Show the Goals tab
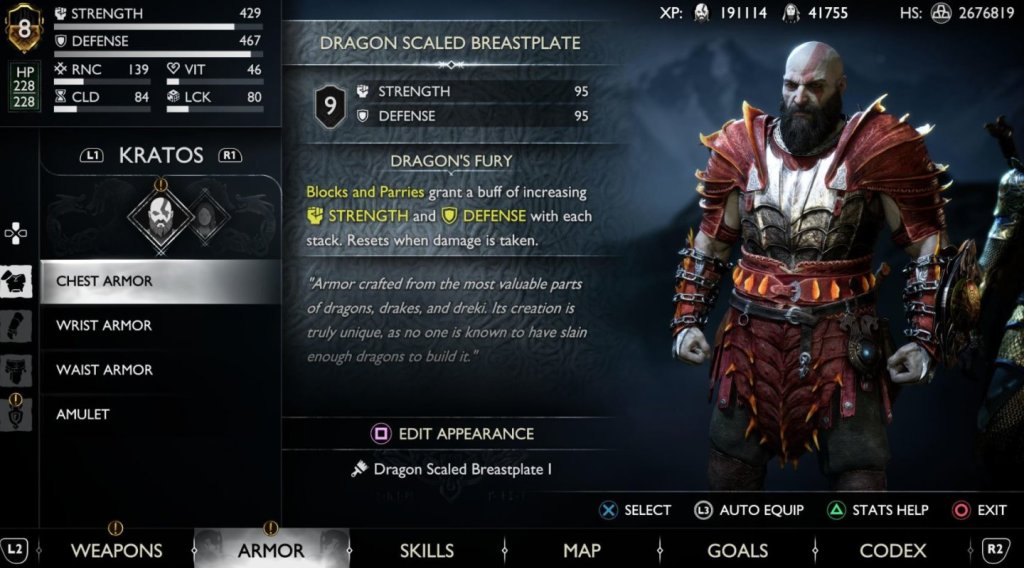This screenshot has height=568, width=1024. point(737,550)
